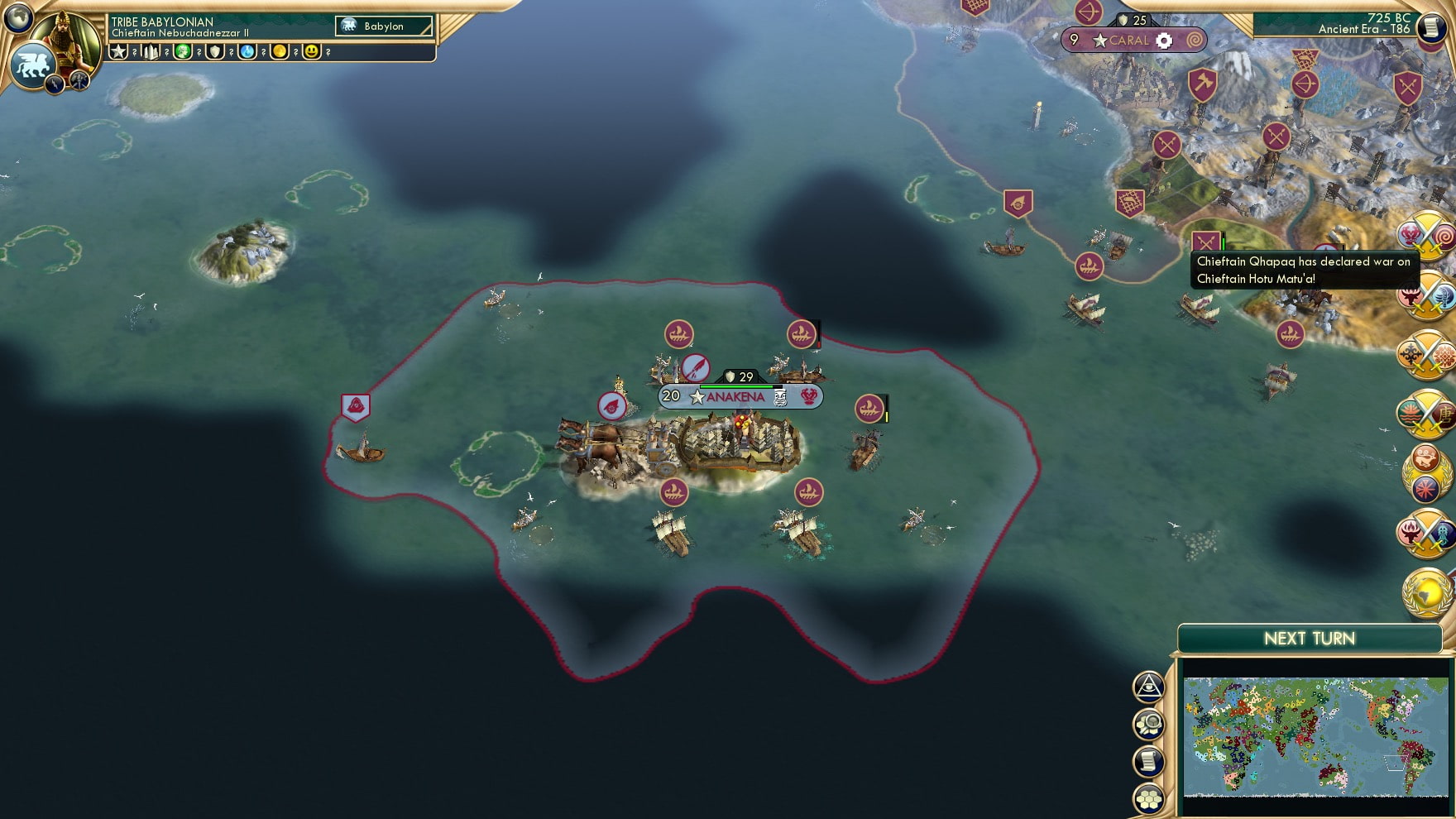This screenshot has height=819, width=1456.
Task: Expand the globe overview button top-left
Action: coord(18,17)
